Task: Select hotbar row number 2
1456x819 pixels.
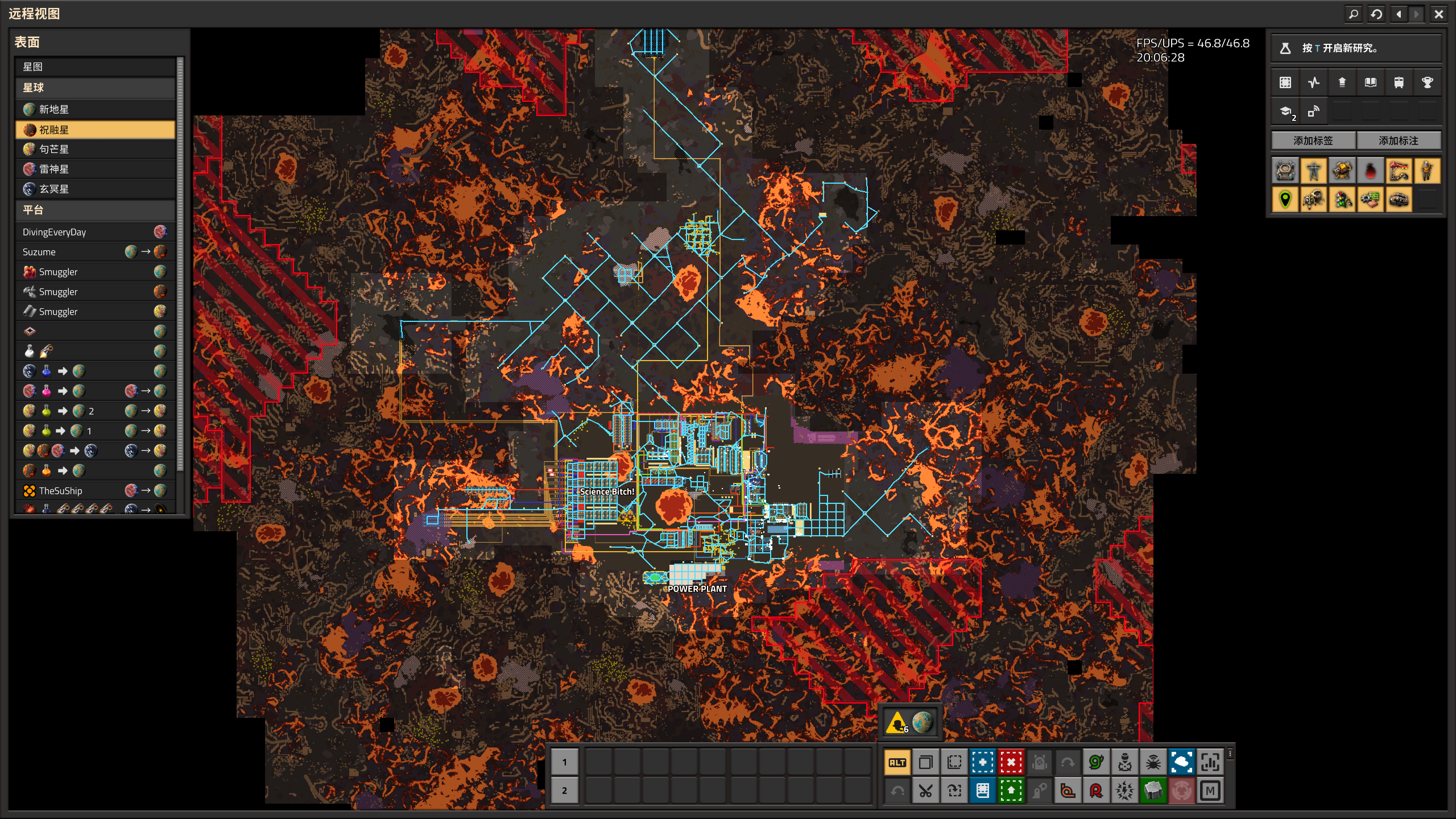Action: pyautogui.click(x=564, y=791)
